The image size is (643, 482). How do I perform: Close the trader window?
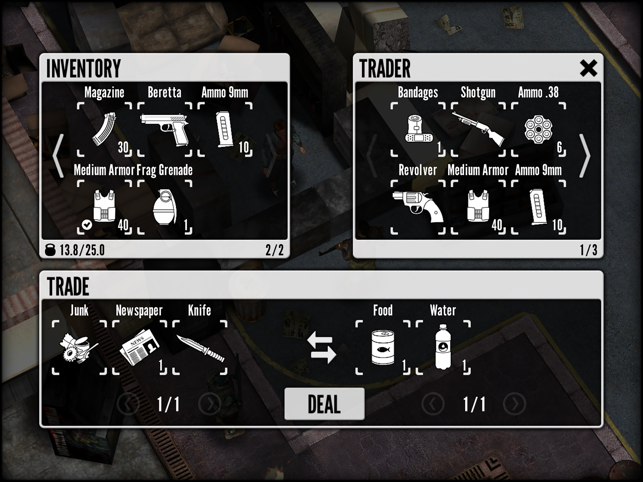(589, 68)
